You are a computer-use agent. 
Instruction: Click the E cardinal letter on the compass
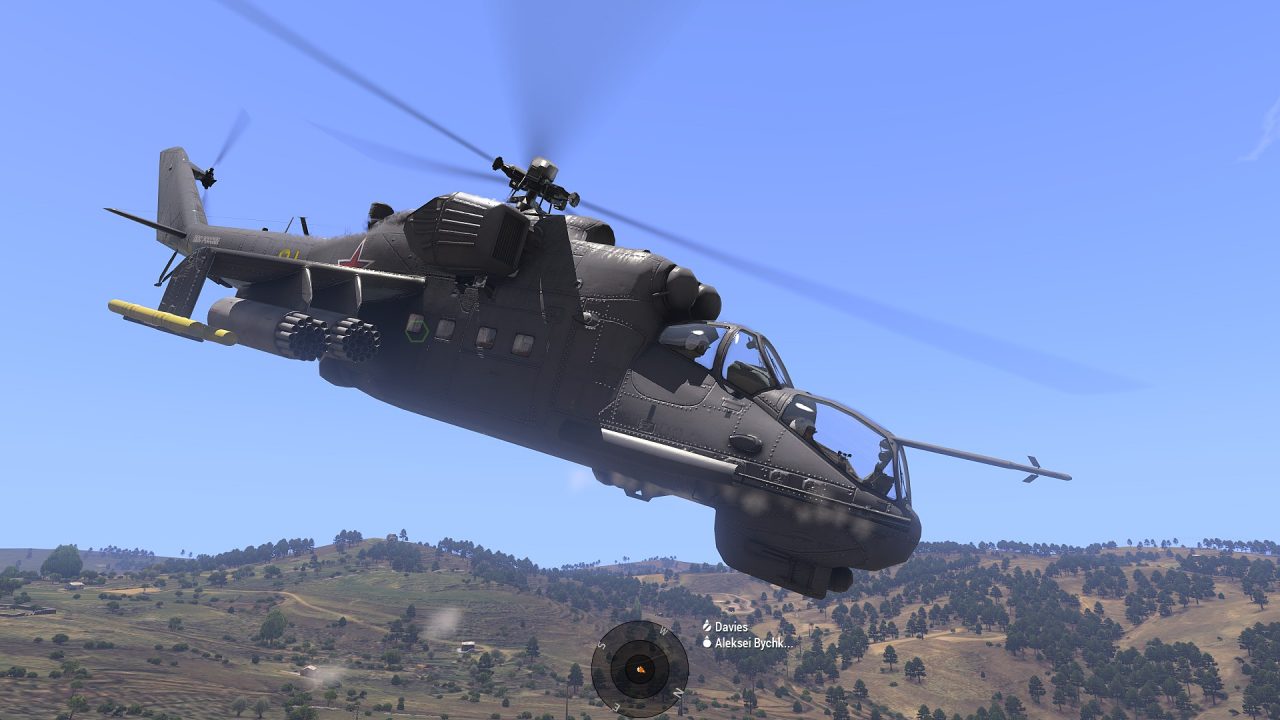coord(615,706)
